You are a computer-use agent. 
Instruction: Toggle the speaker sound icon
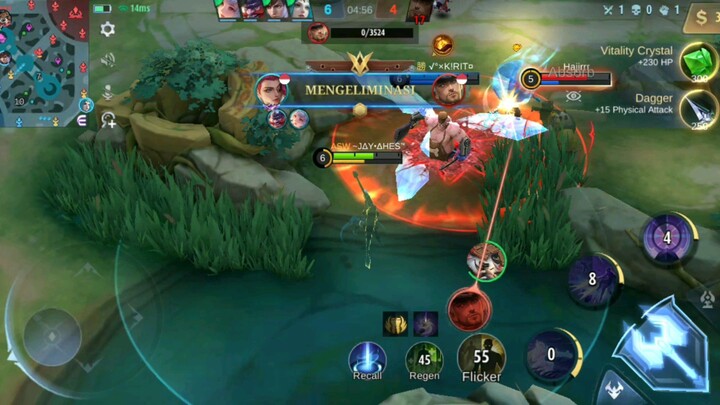(x=107, y=60)
